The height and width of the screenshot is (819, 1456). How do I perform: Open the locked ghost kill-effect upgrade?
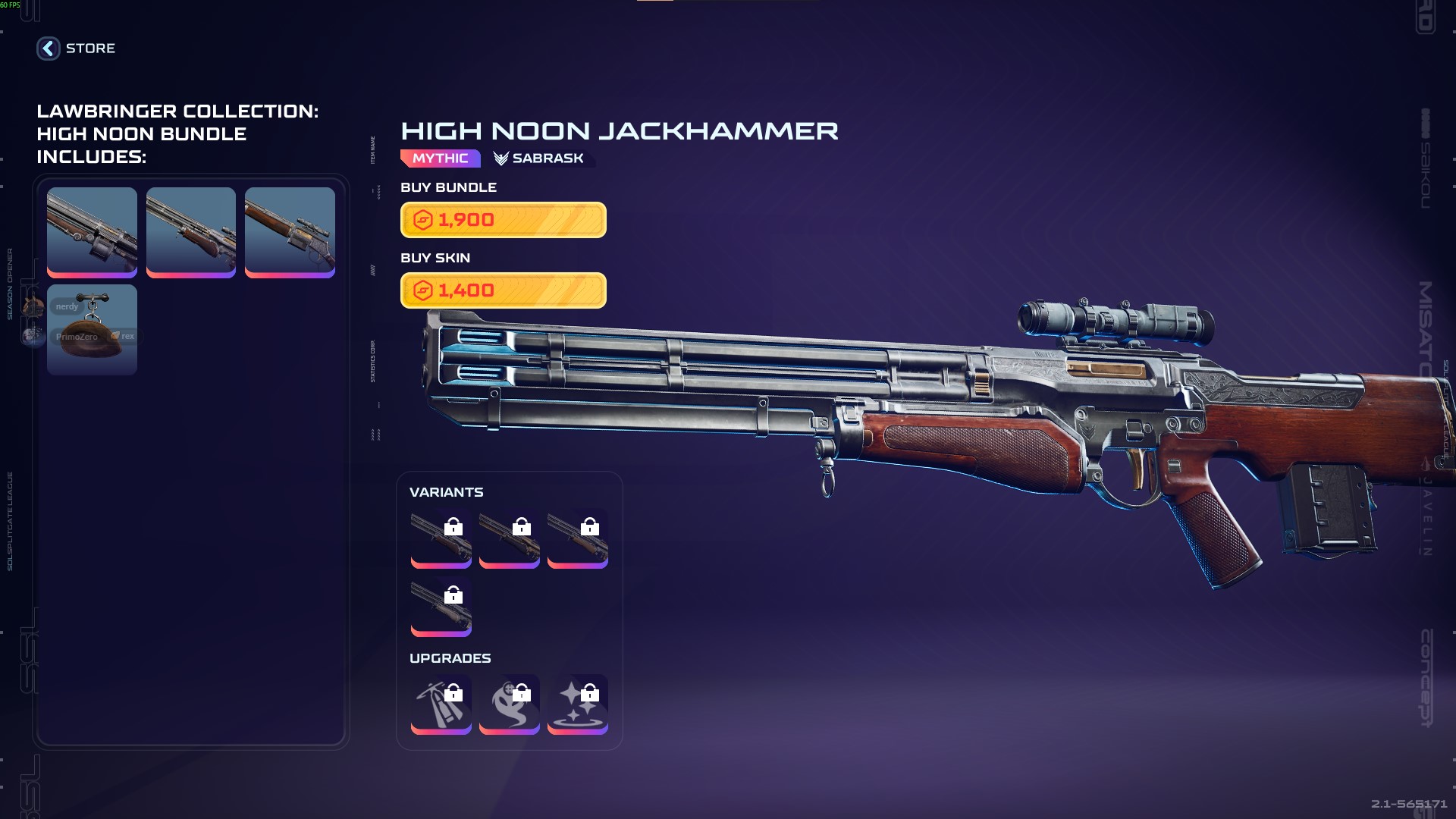click(509, 704)
